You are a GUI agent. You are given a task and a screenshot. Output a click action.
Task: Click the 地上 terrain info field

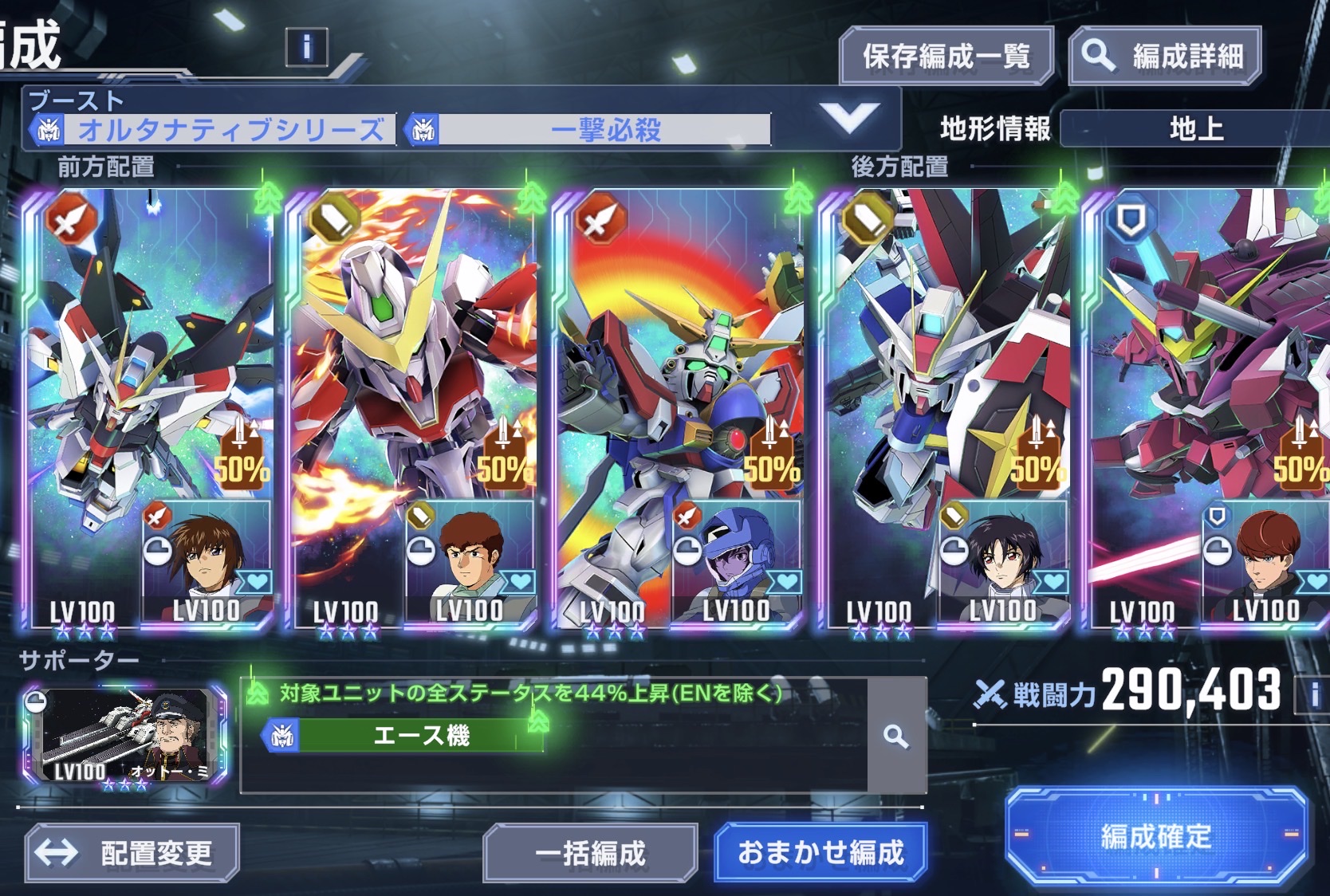coord(1196,128)
